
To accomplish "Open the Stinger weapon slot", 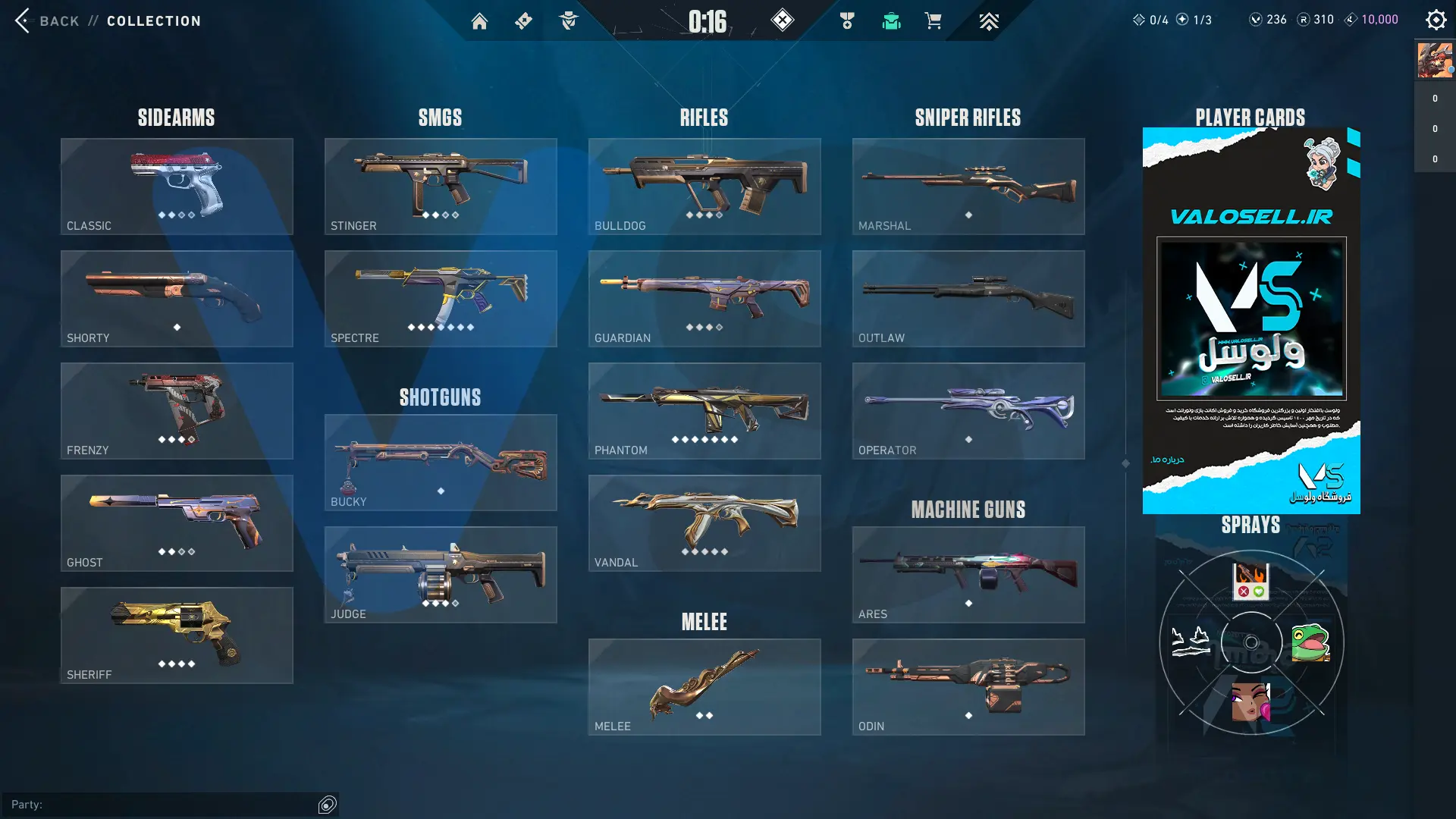I will [441, 187].
